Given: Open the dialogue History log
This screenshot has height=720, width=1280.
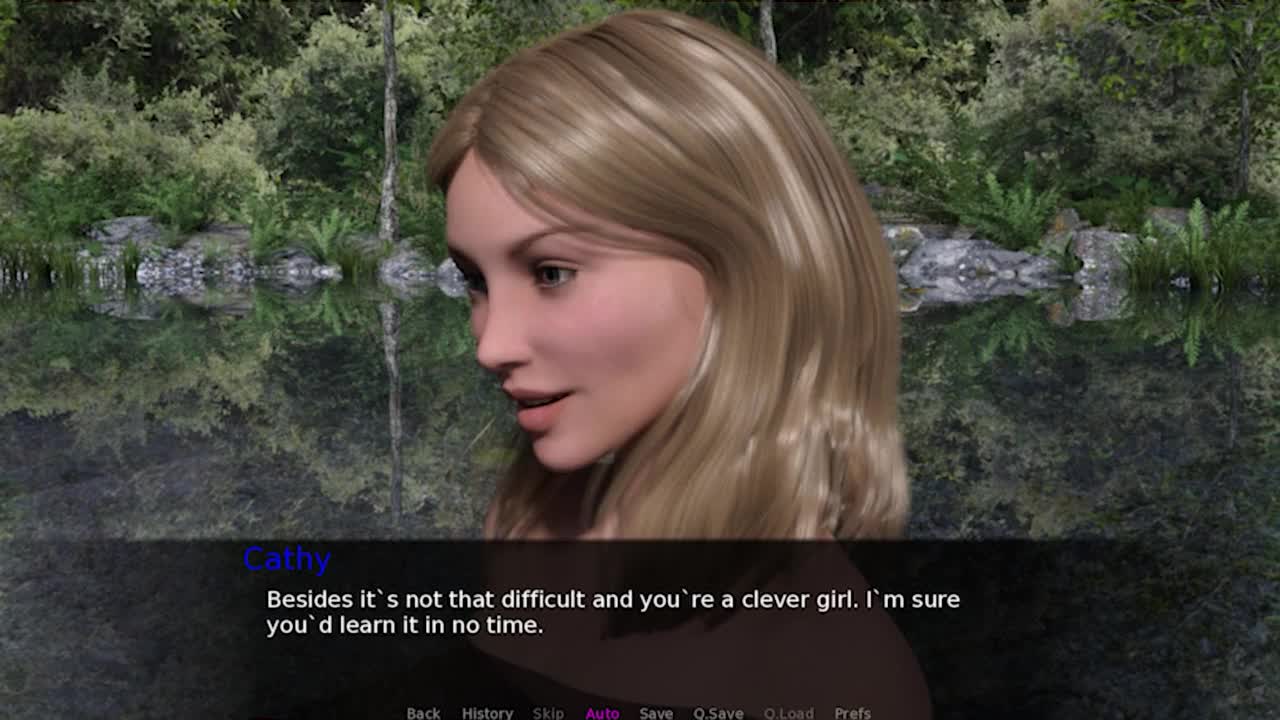Looking at the screenshot, I should (487, 713).
